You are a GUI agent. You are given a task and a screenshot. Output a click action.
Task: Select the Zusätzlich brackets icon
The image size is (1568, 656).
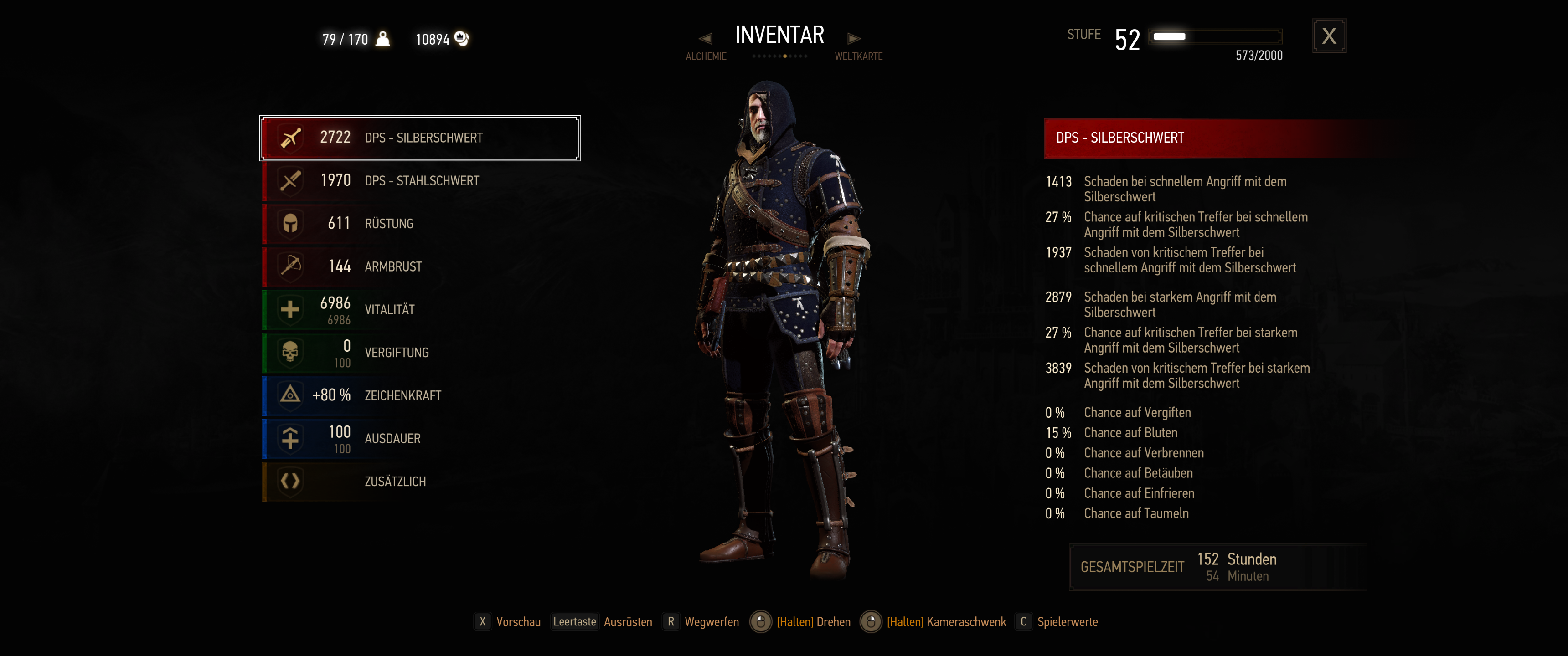pyautogui.click(x=291, y=481)
